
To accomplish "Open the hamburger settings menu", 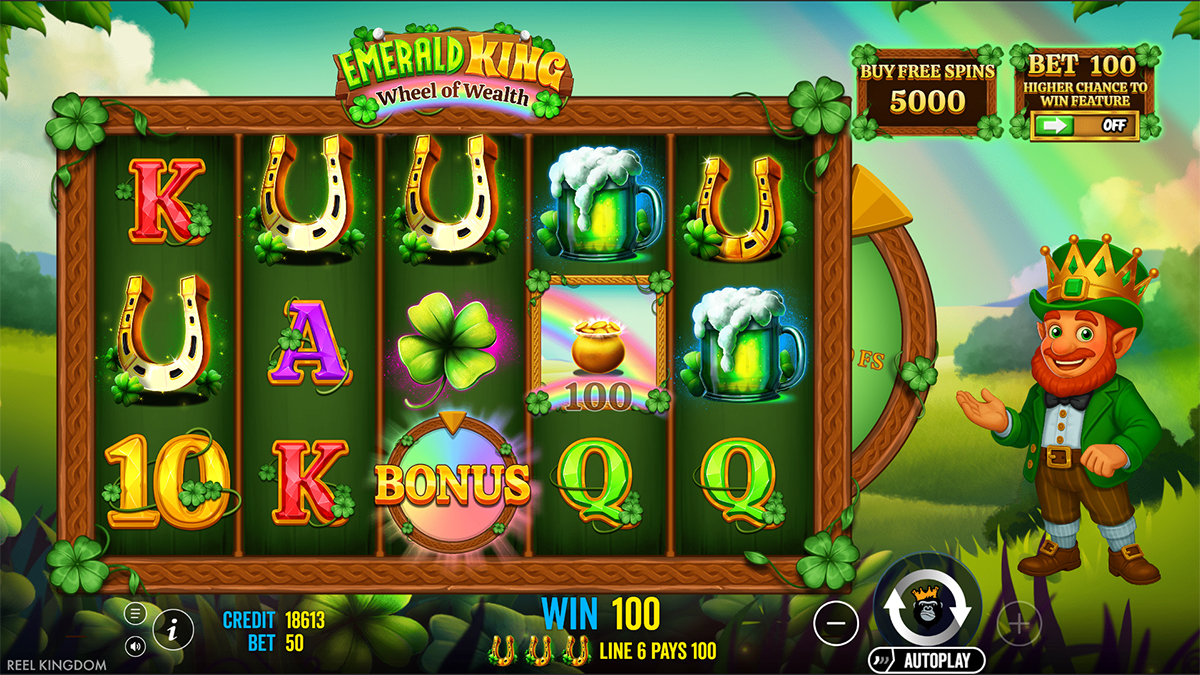I will [136, 612].
